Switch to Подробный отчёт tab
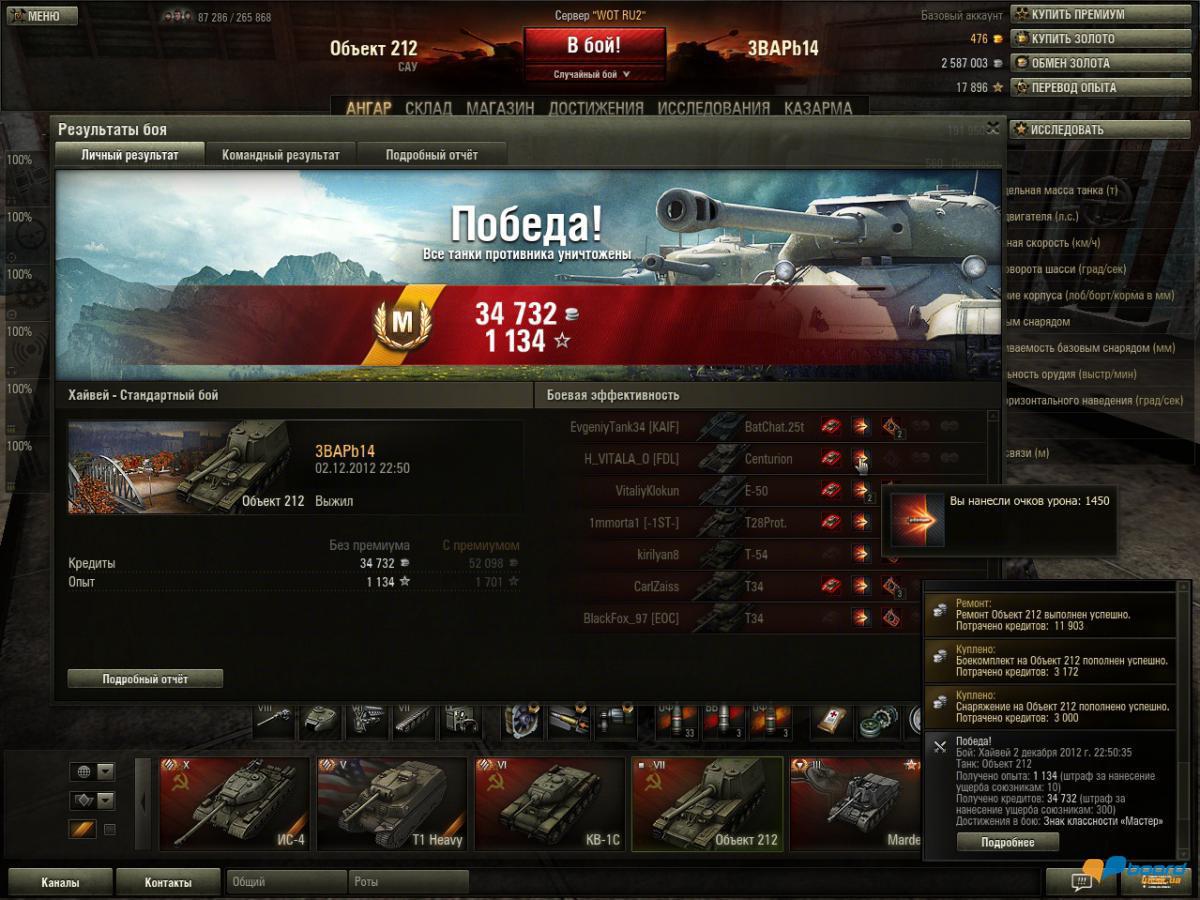Screen dimensions: 1200x900 [432, 155]
